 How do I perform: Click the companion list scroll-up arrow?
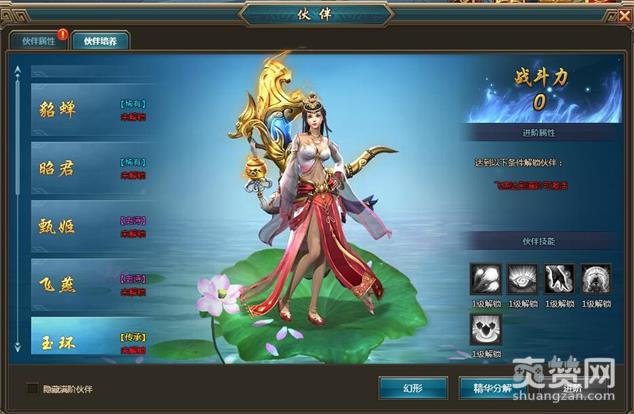point(16,70)
